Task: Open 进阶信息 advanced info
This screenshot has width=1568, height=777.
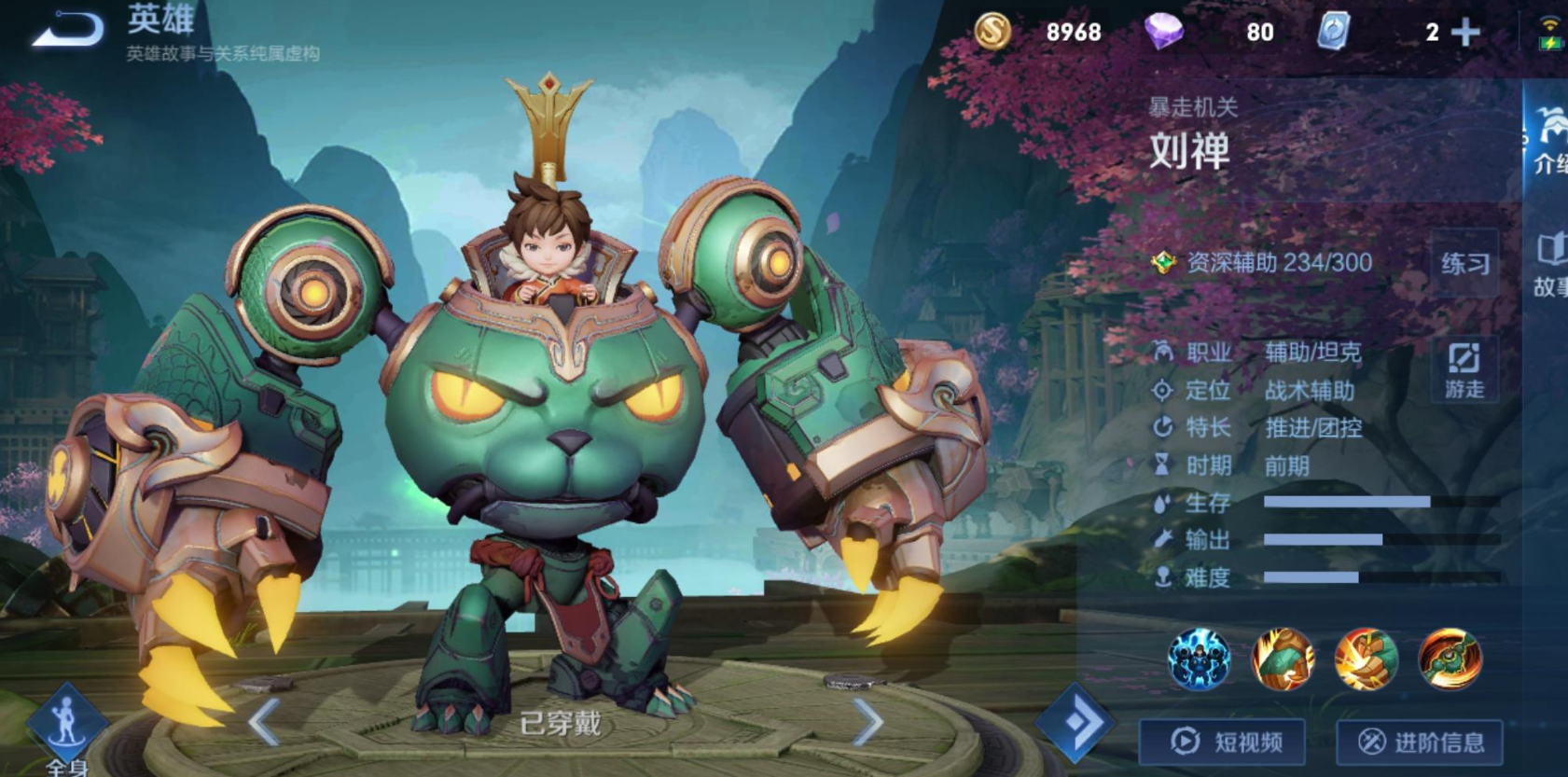Action: [1420, 742]
